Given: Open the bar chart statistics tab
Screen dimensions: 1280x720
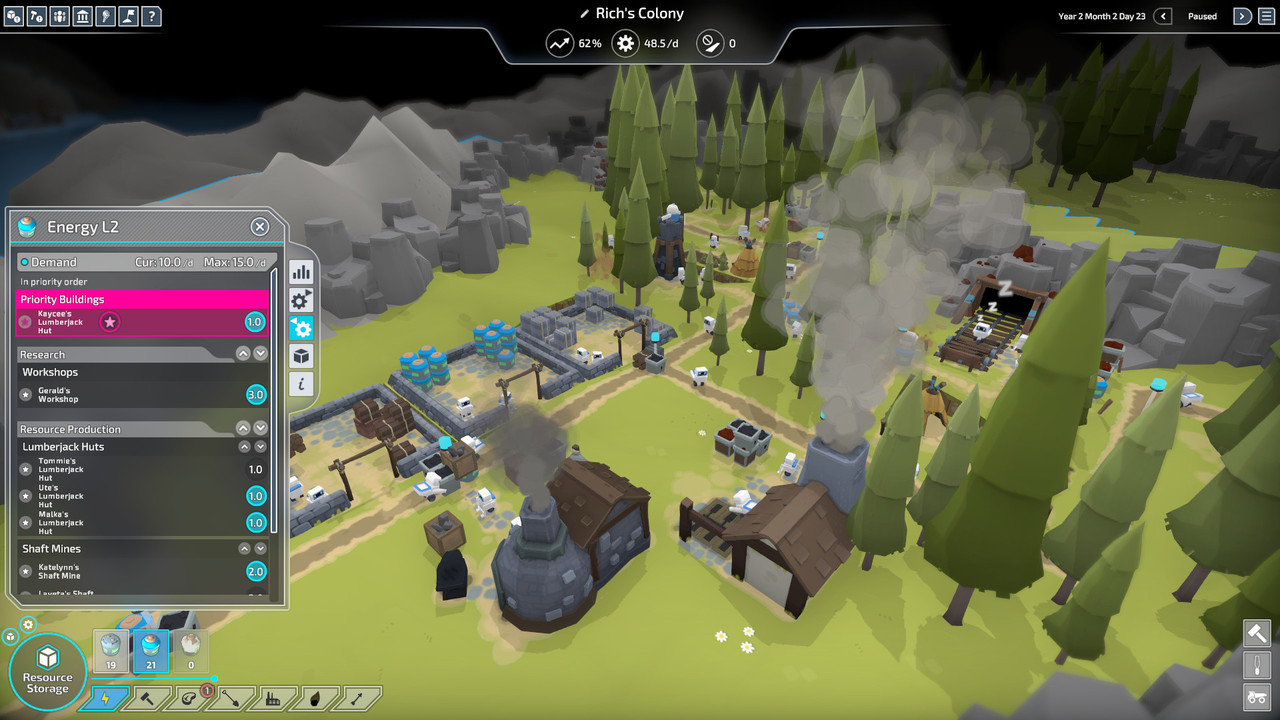Looking at the screenshot, I should (301, 272).
